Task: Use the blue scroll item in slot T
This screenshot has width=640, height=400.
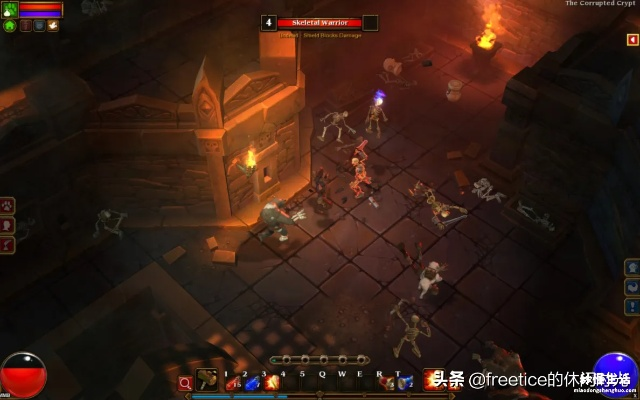Action: coord(404,382)
